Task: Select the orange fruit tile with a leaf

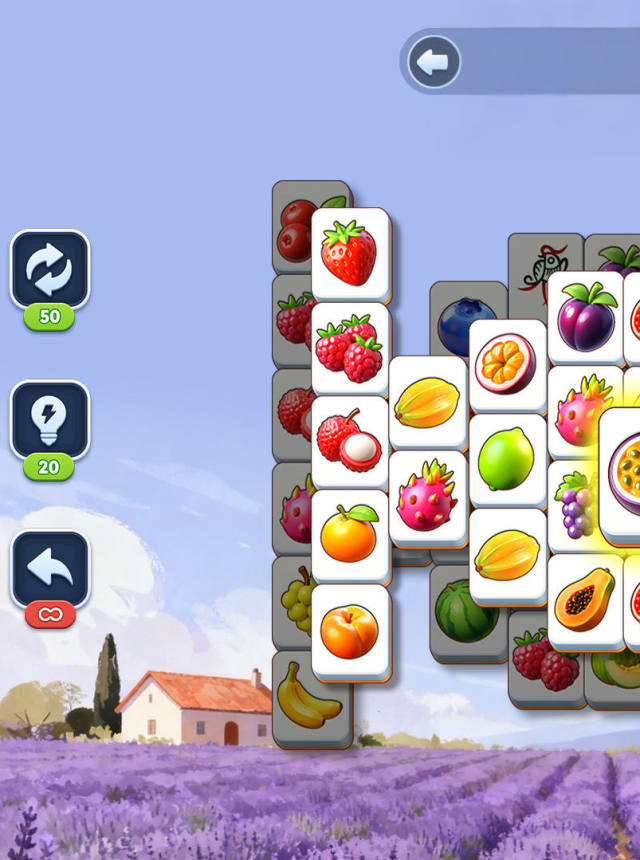Action: [349, 535]
